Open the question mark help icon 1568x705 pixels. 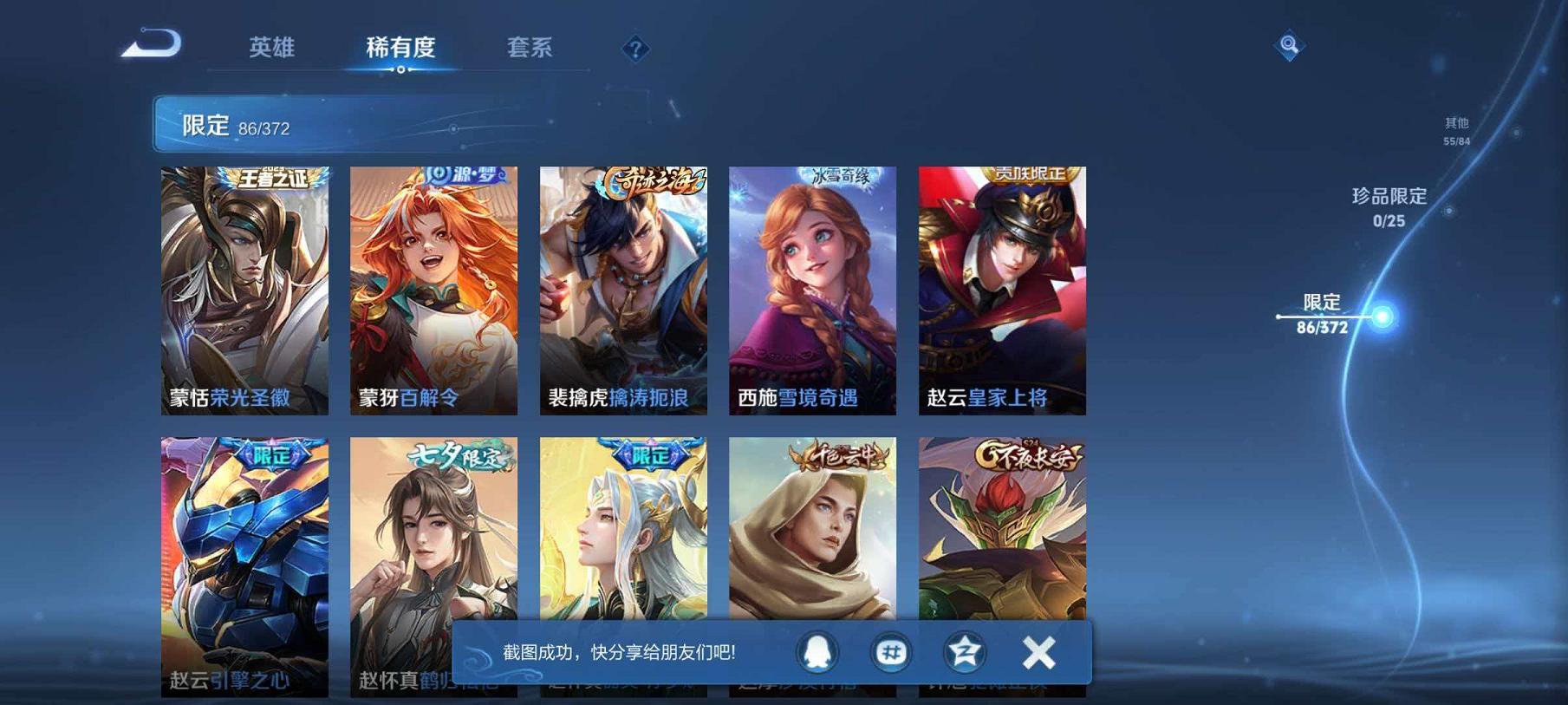(x=637, y=49)
